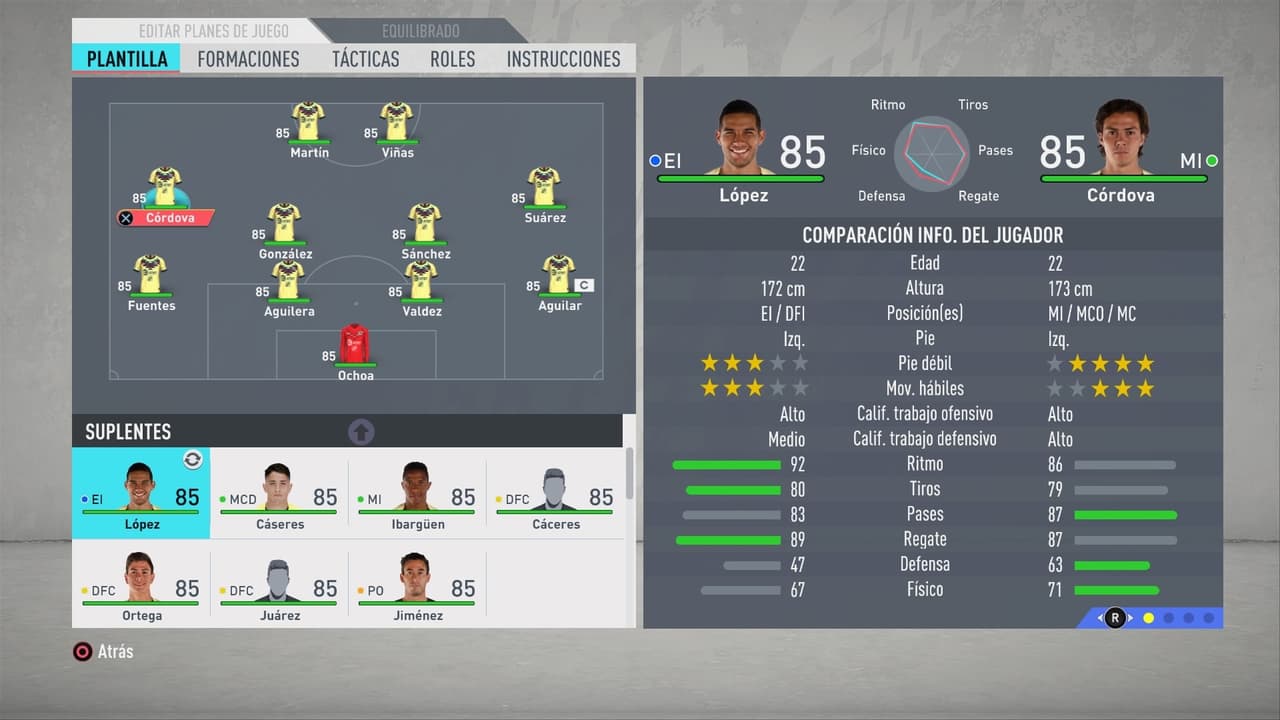Choose defender Fuentes on the pitch
The height and width of the screenshot is (720, 1280).
151,277
